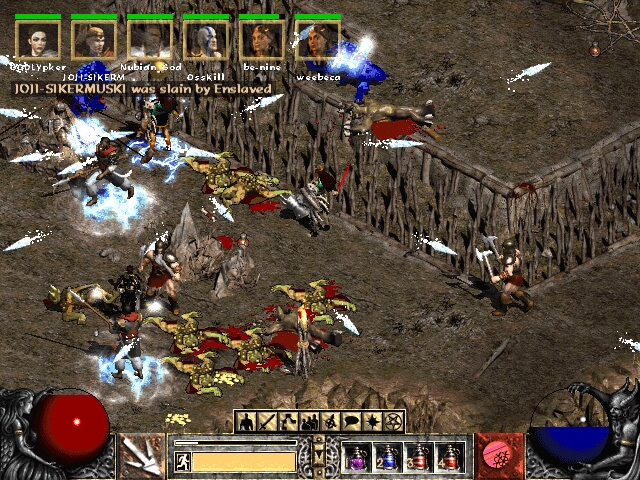Select the red right-click skill icon

pyautogui.click(x=497, y=456)
